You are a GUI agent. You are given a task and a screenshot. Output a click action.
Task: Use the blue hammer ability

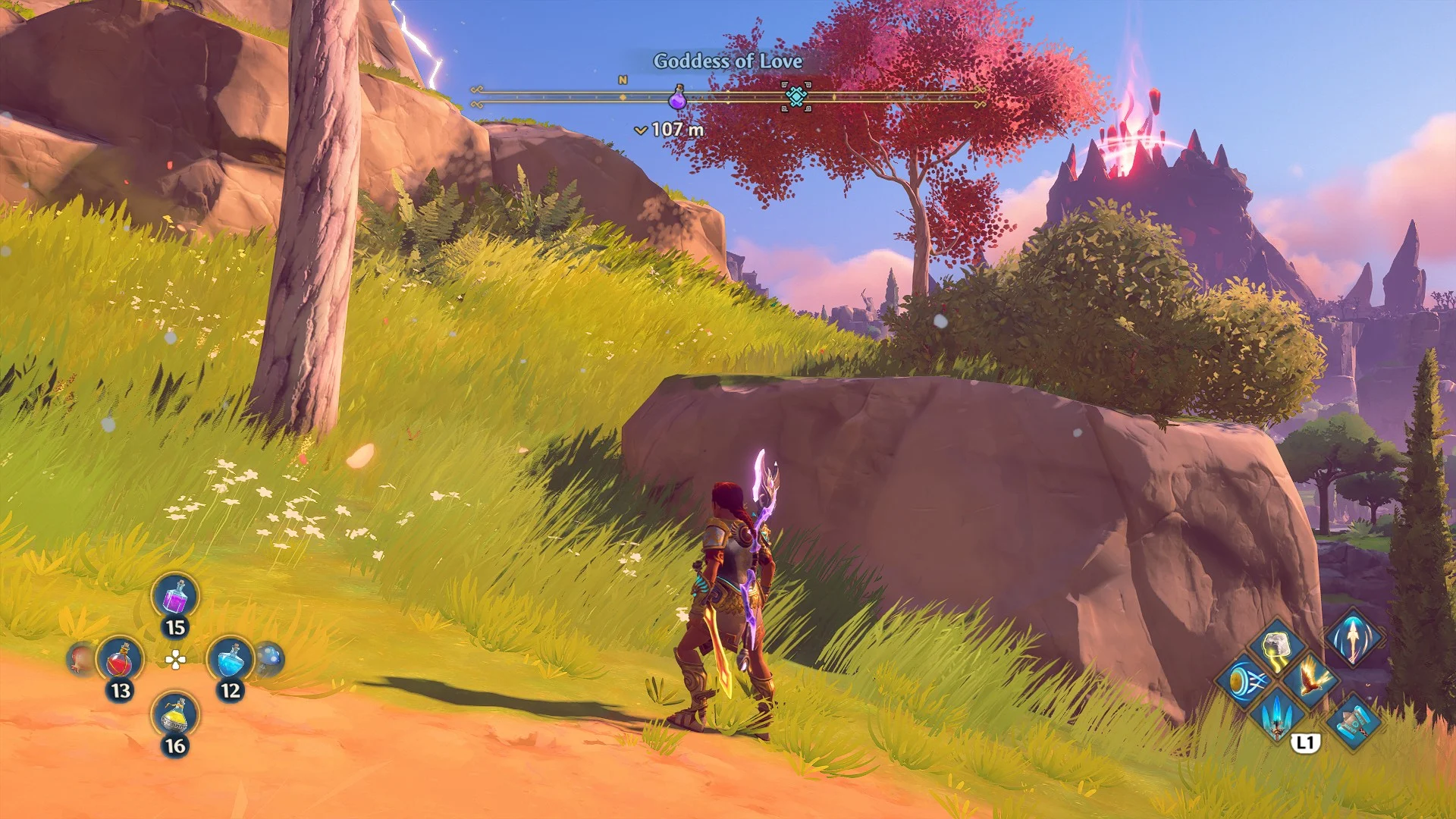[1353, 720]
